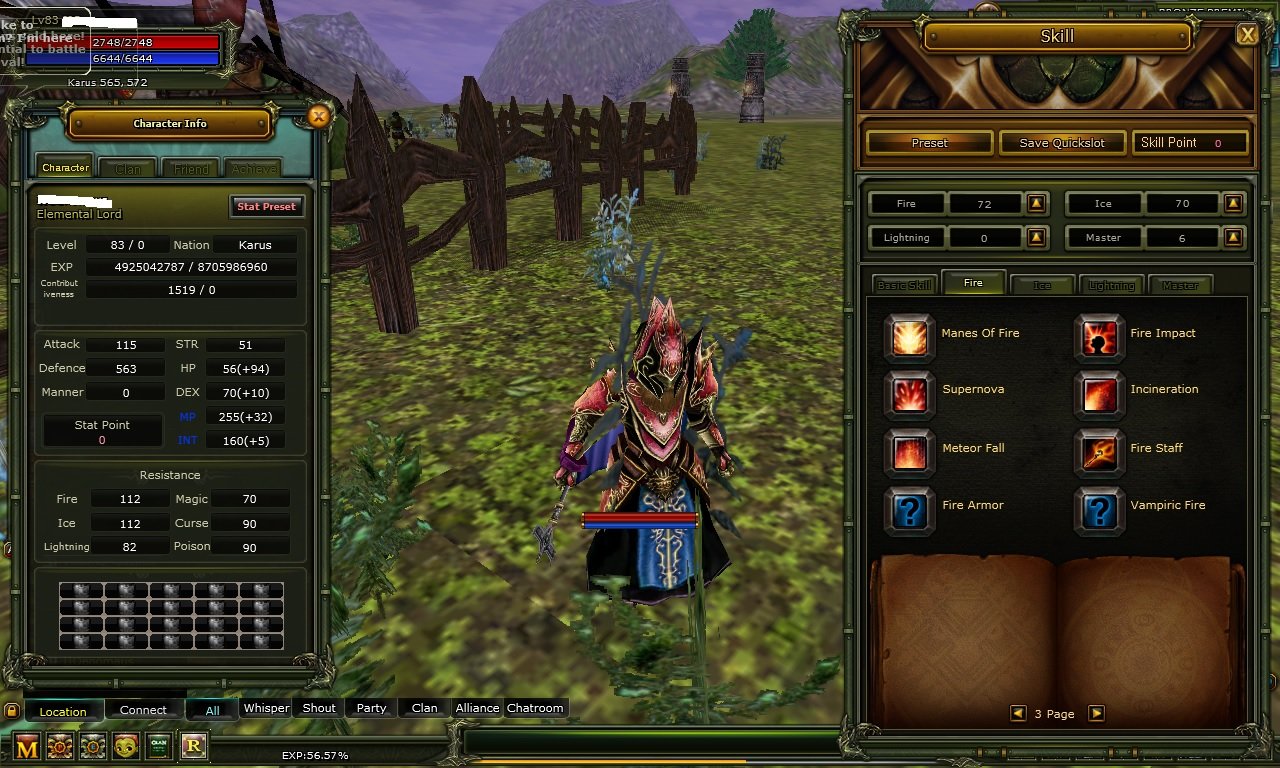The height and width of the screenshot is (768, 1280).
Task: Close the Character Info window
Action: coord(318,117)
